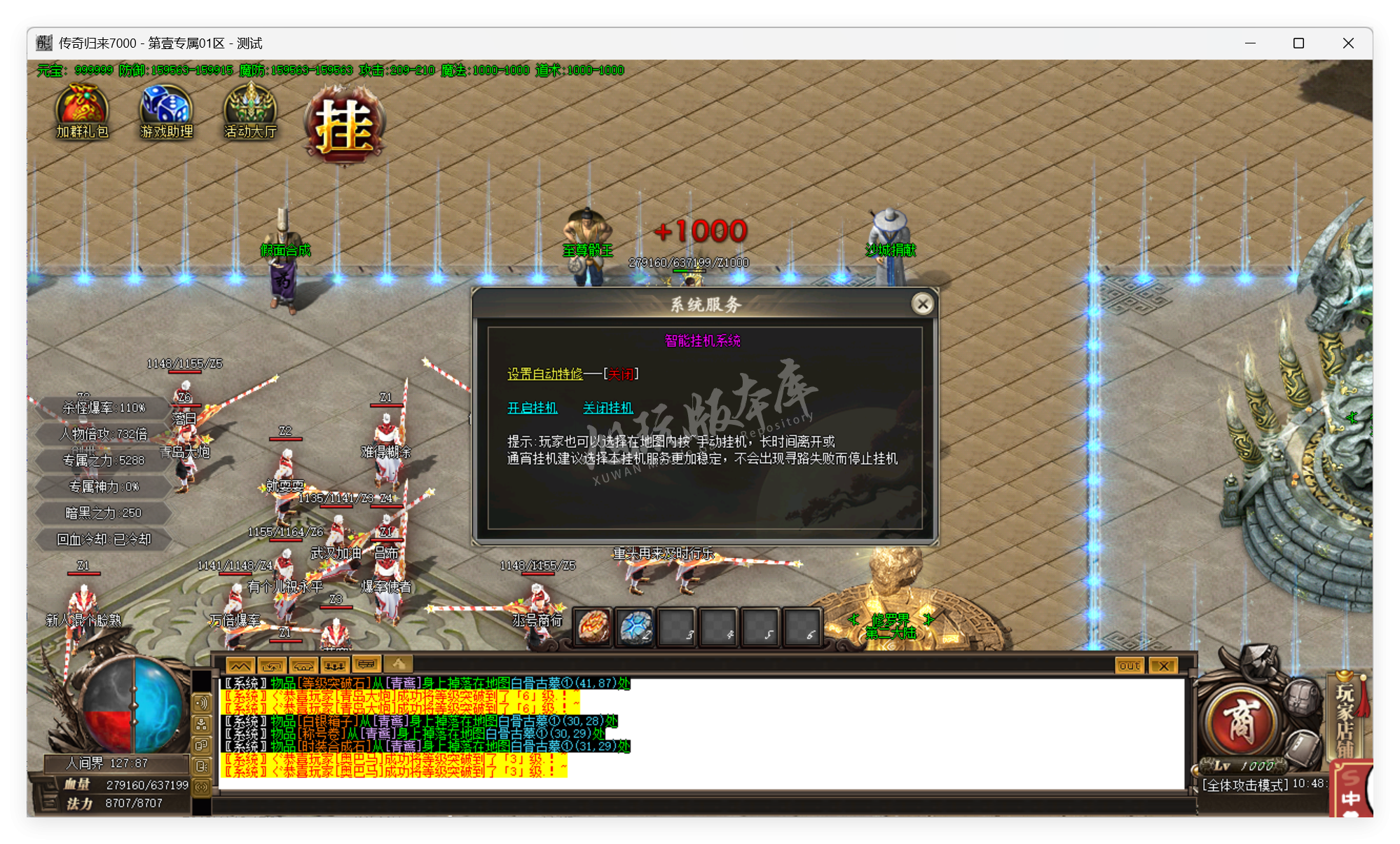Click the 开启挂机 link

pyautogui.click(x=532, y=407)
